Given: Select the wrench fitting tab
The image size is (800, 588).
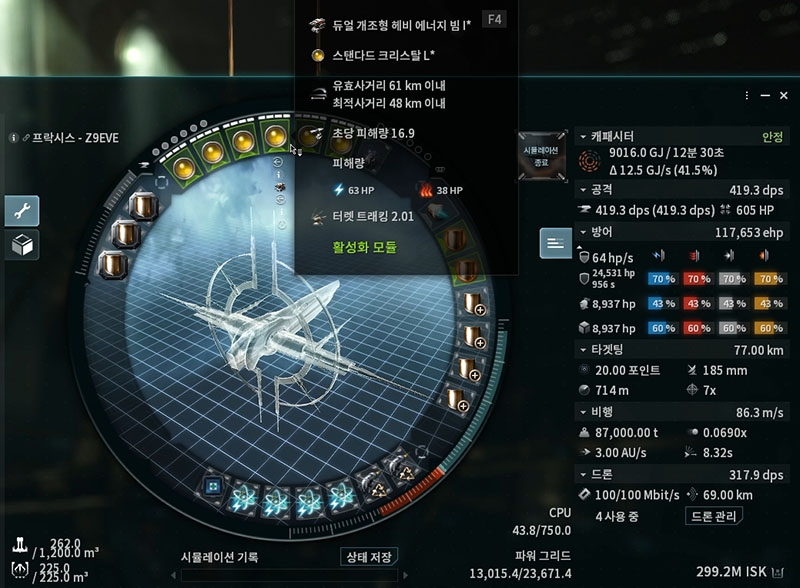Looking at the screenshot, I should (22, 210).
